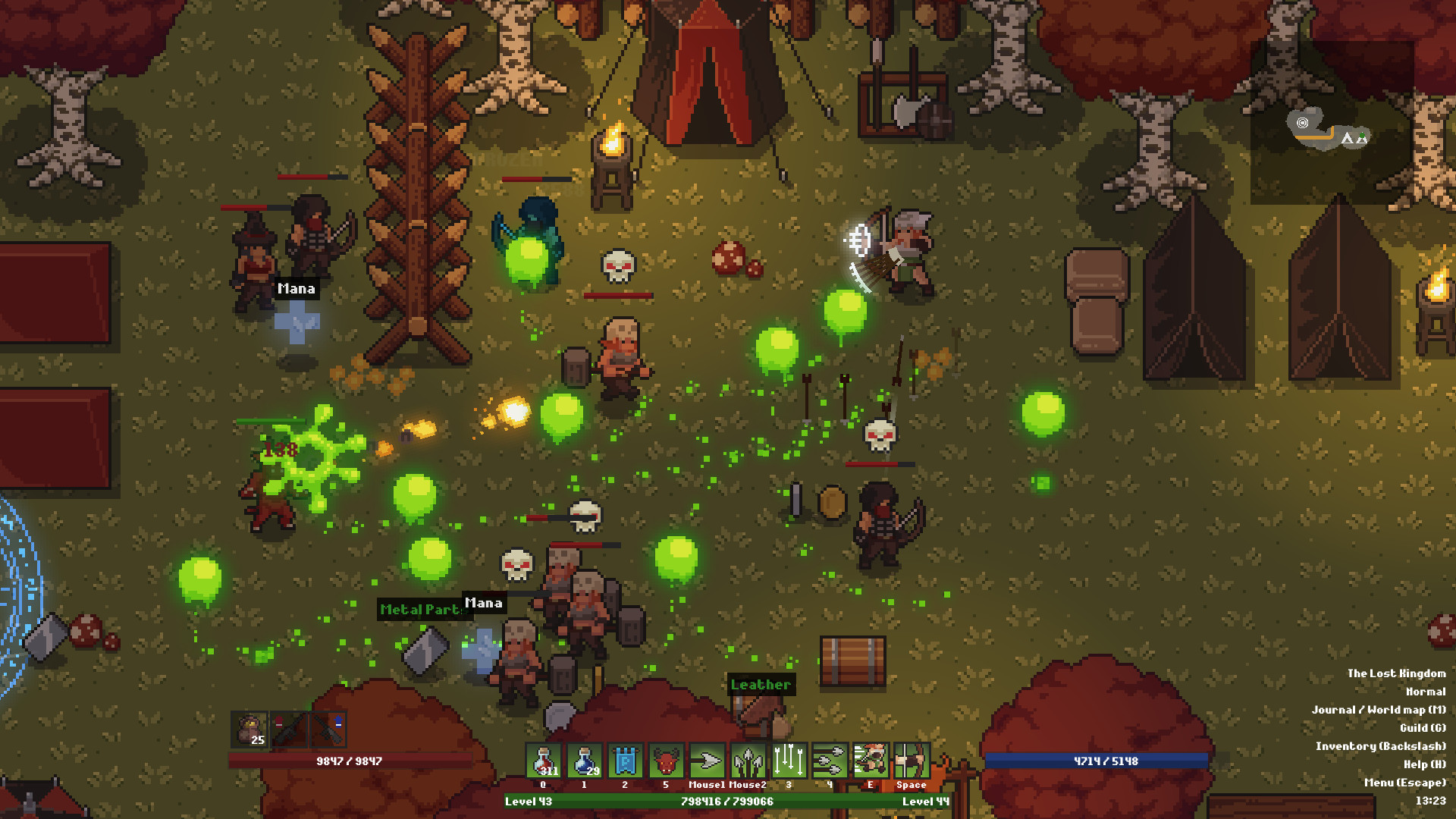Pick up the Leather drop on the ground
1456x819 pixels.
761,685
